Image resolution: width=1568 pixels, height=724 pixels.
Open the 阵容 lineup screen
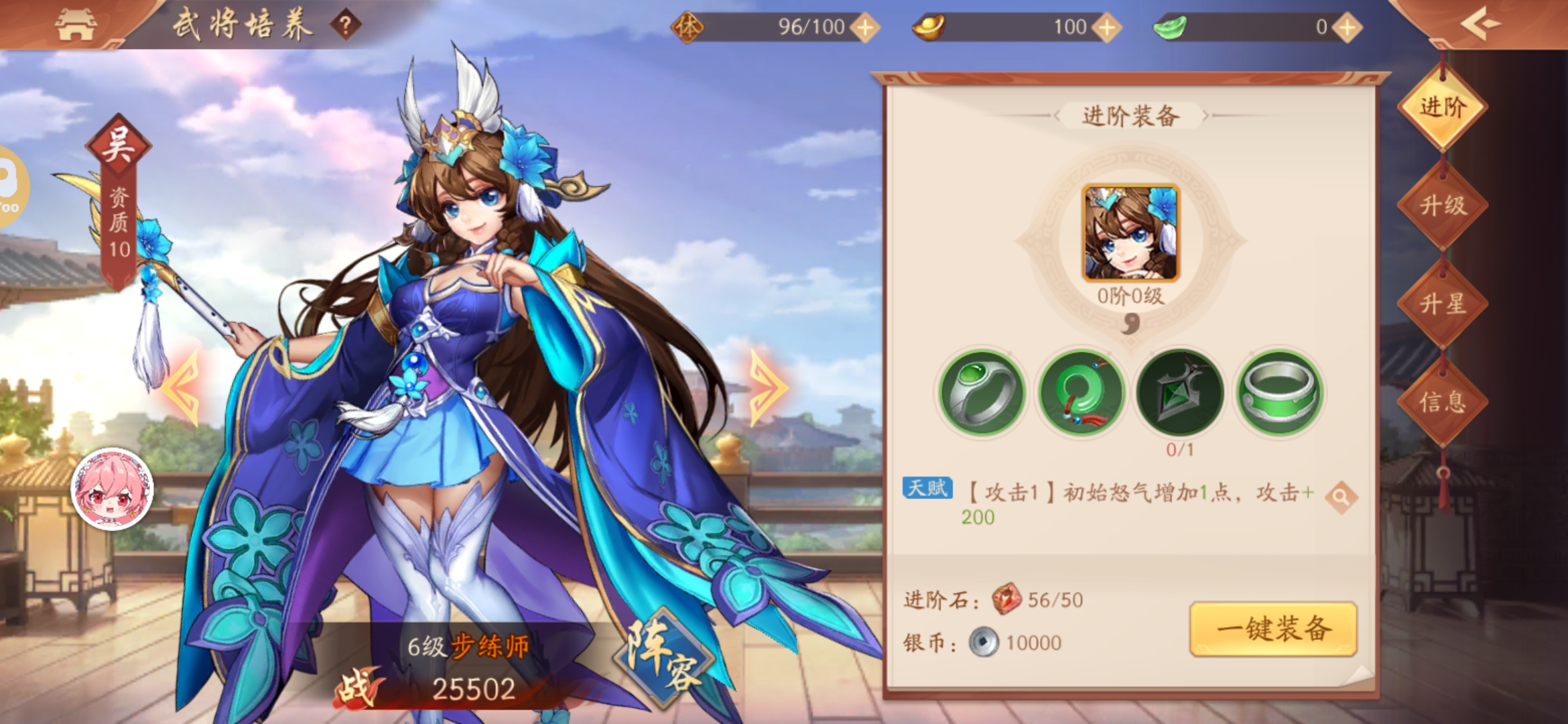[663, 657]
